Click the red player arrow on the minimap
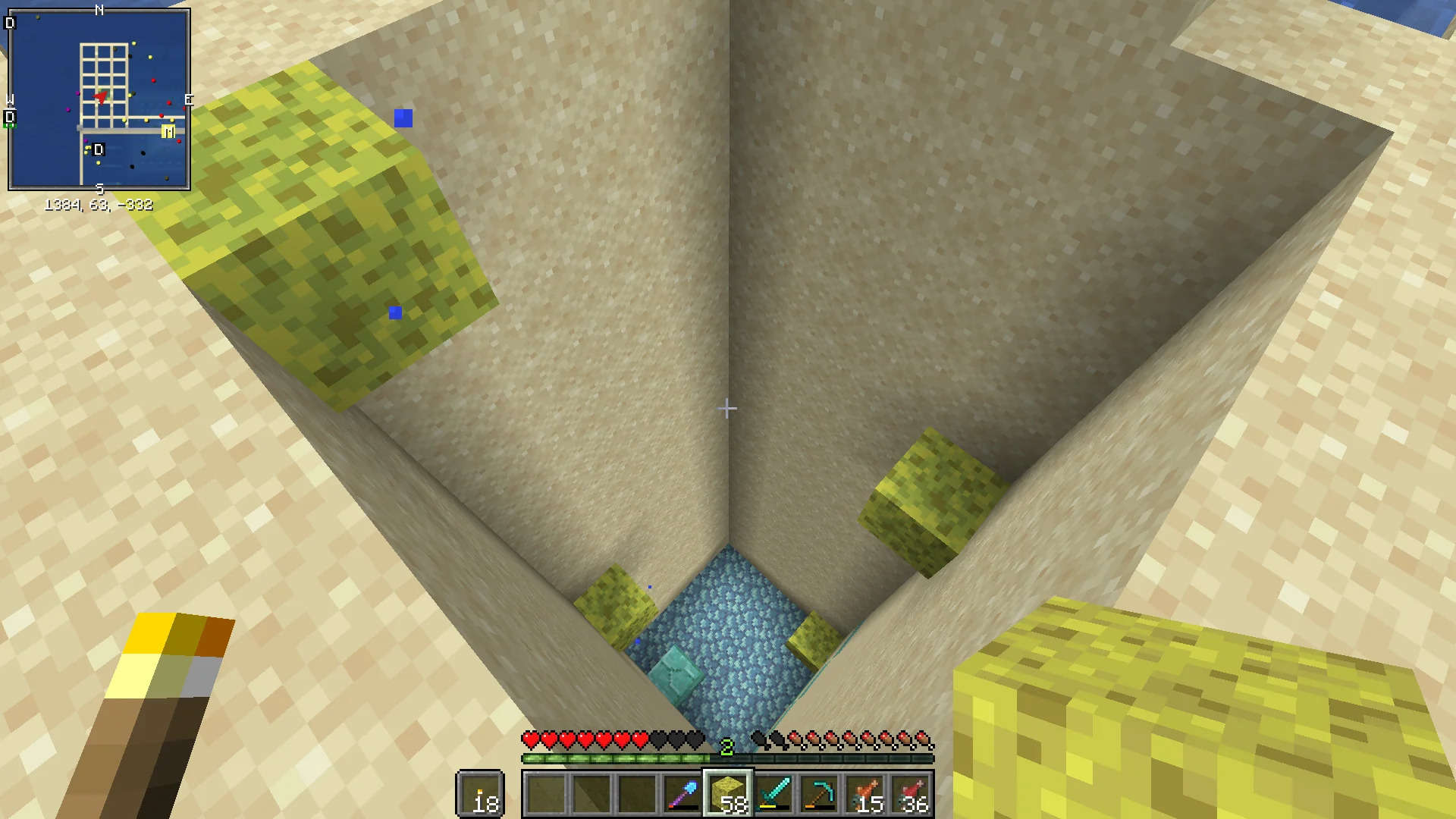Screen dimensions: 1456x819 [101, 99]
